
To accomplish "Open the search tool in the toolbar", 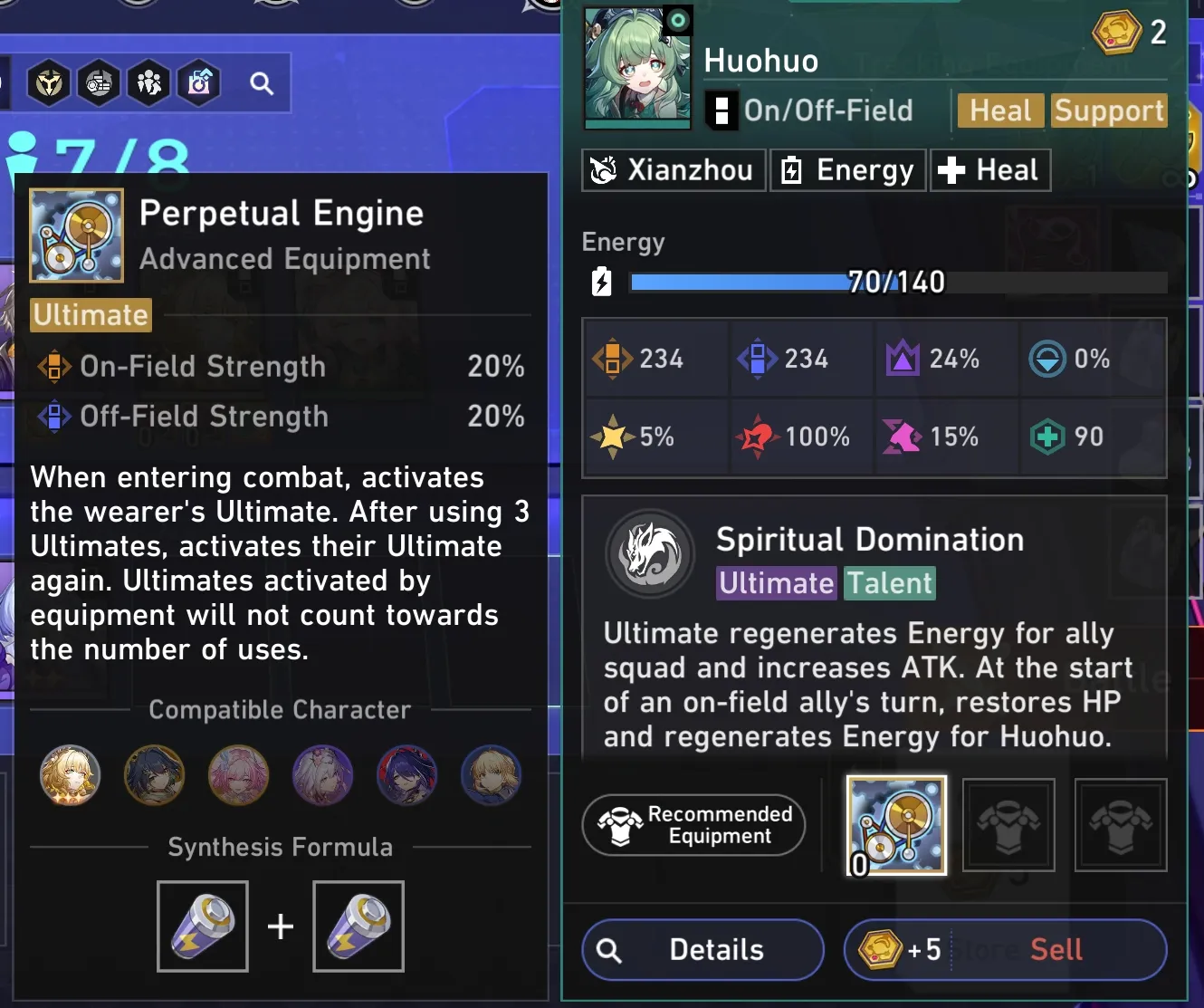I will 262,83.
